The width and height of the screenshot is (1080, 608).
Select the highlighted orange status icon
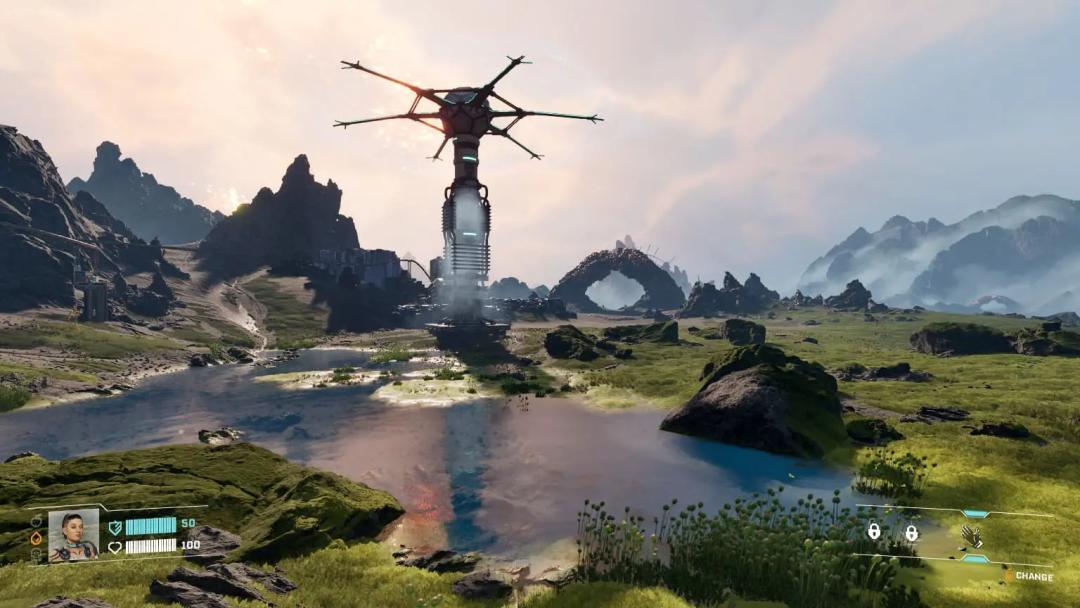[x=37, y=538]
